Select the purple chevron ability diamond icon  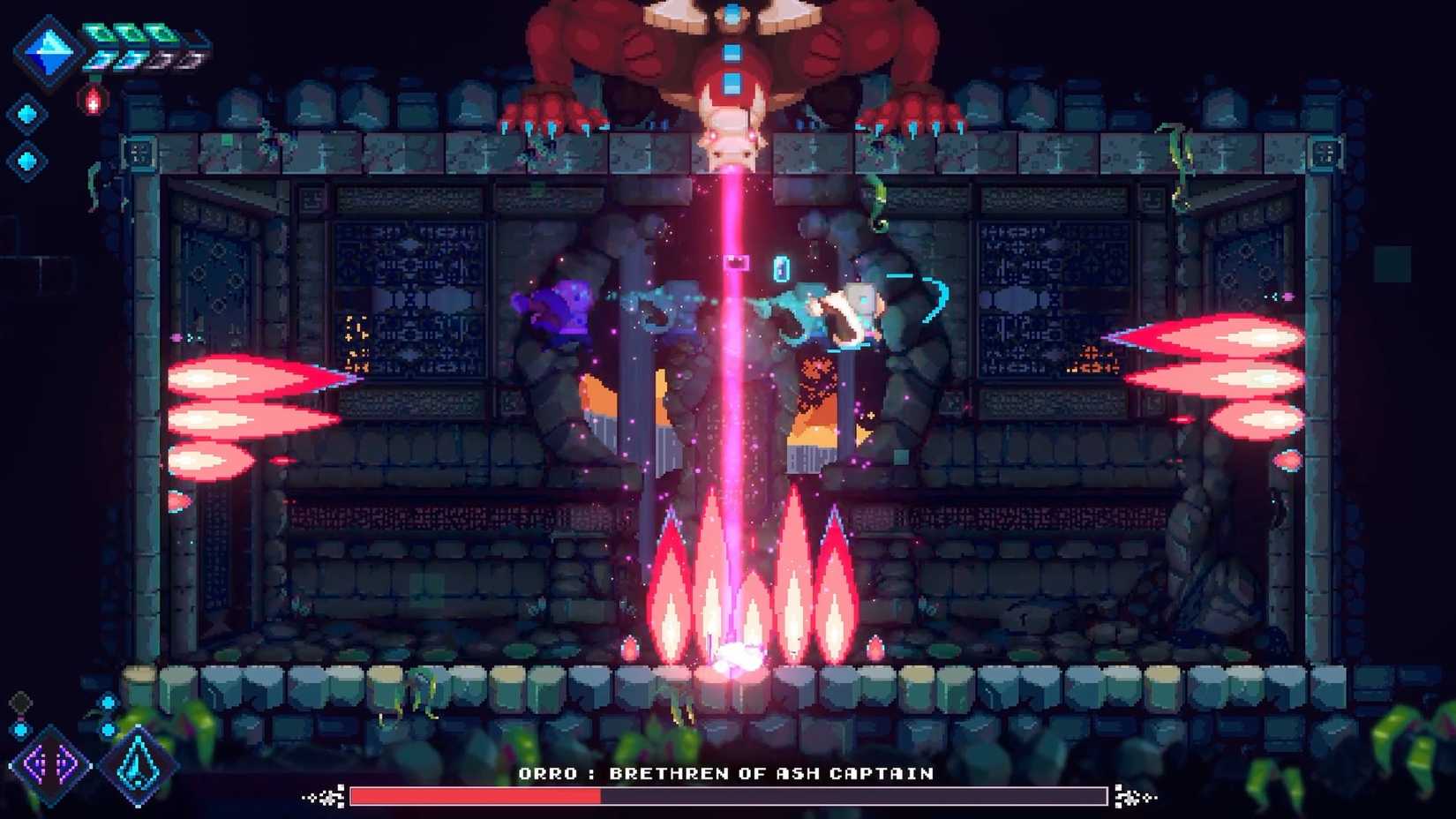point(49,765)
